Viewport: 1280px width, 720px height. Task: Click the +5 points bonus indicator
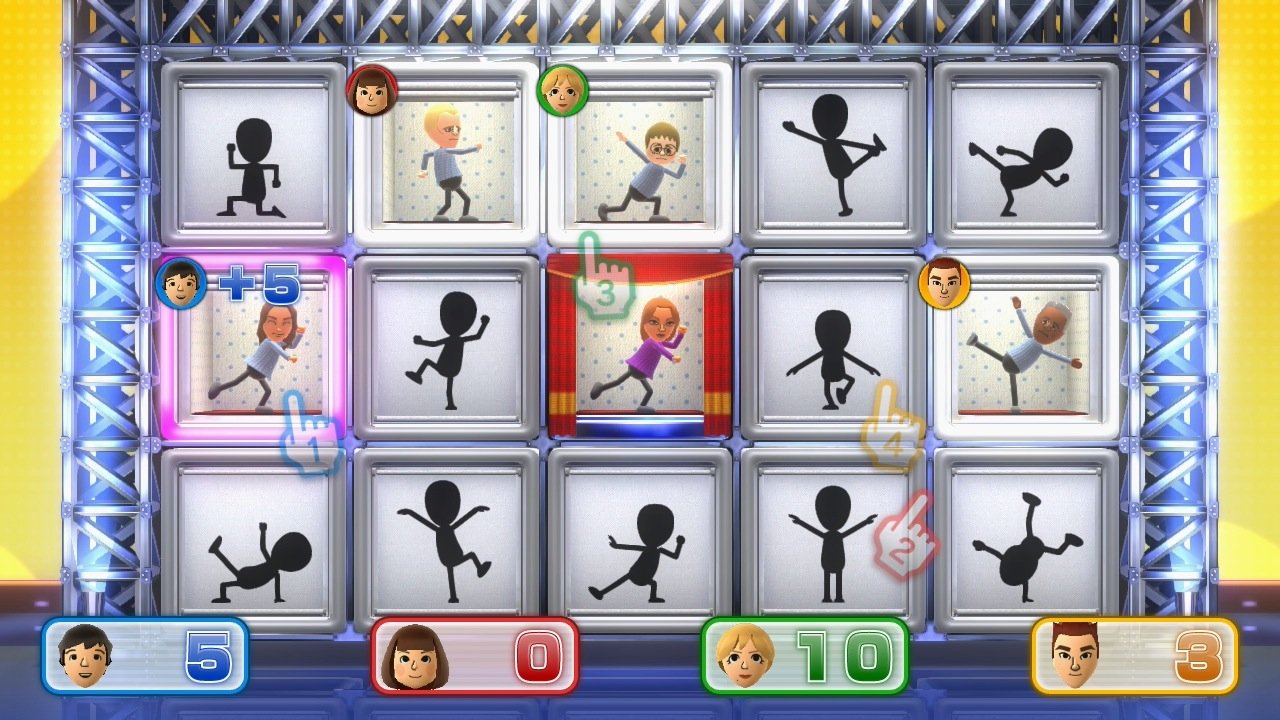click(x=258, y=285)
